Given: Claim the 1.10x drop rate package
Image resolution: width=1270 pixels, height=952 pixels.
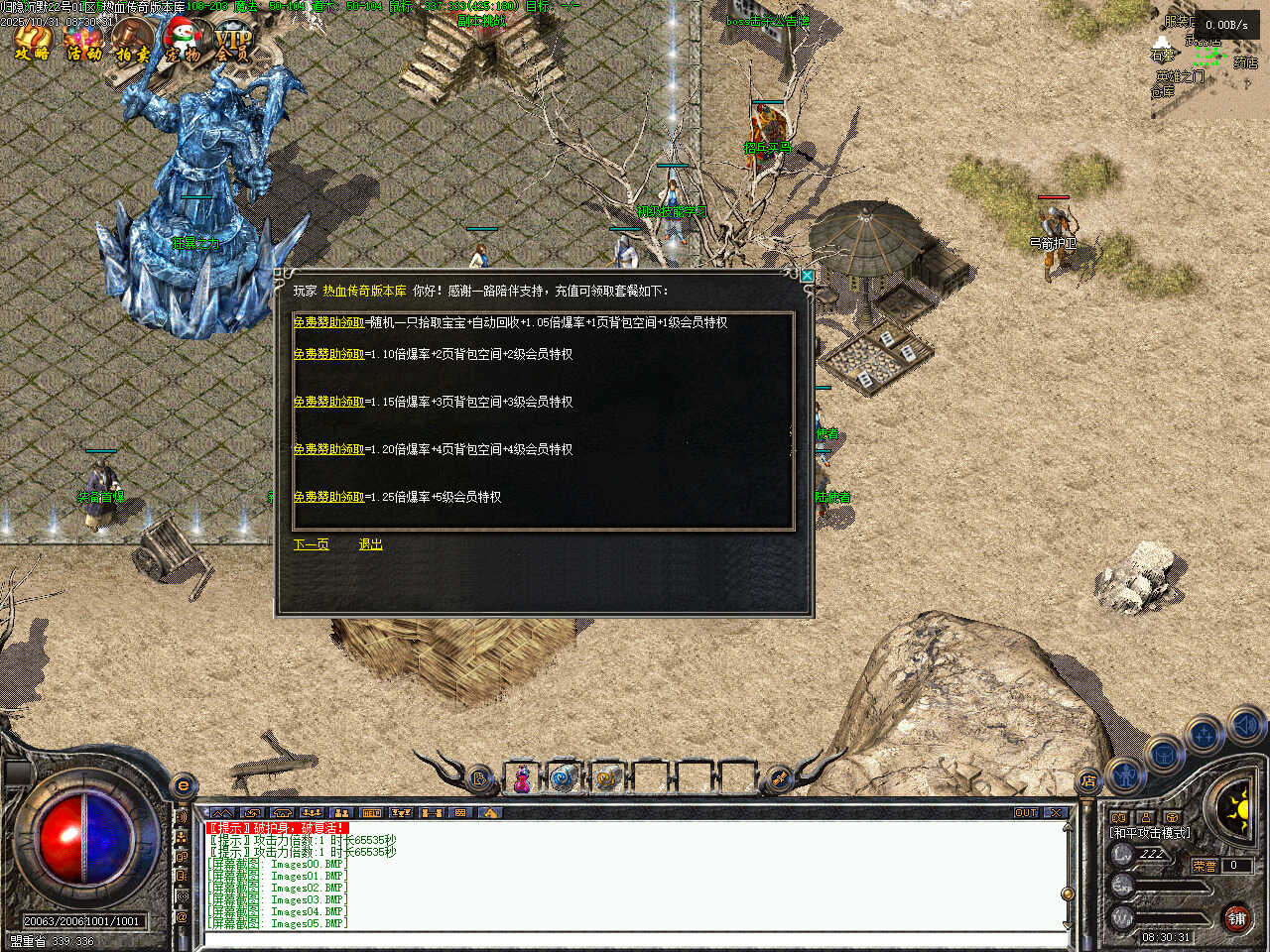Looking at the screenshot, I should (328, 354).
